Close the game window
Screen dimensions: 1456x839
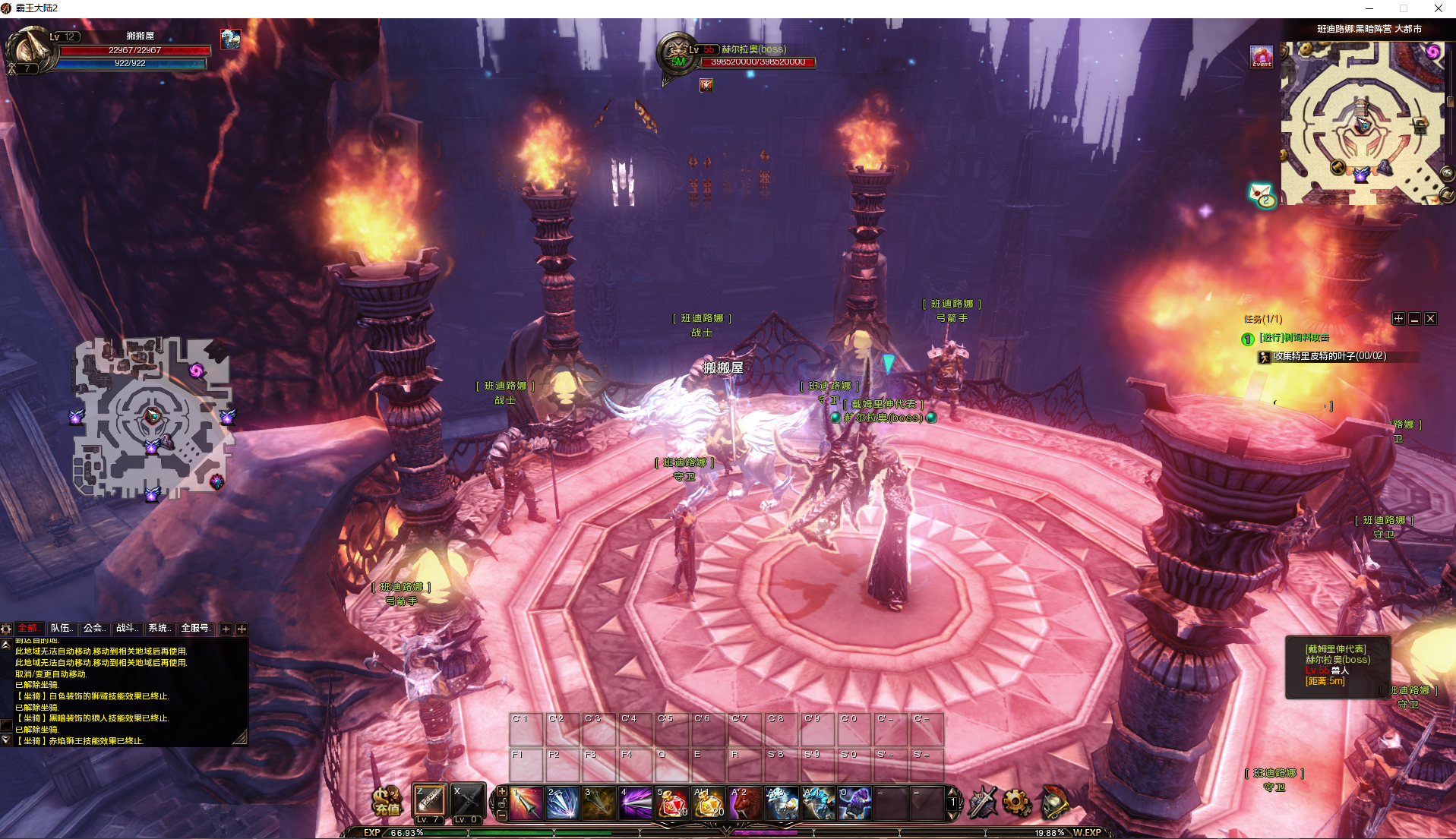1438,8
